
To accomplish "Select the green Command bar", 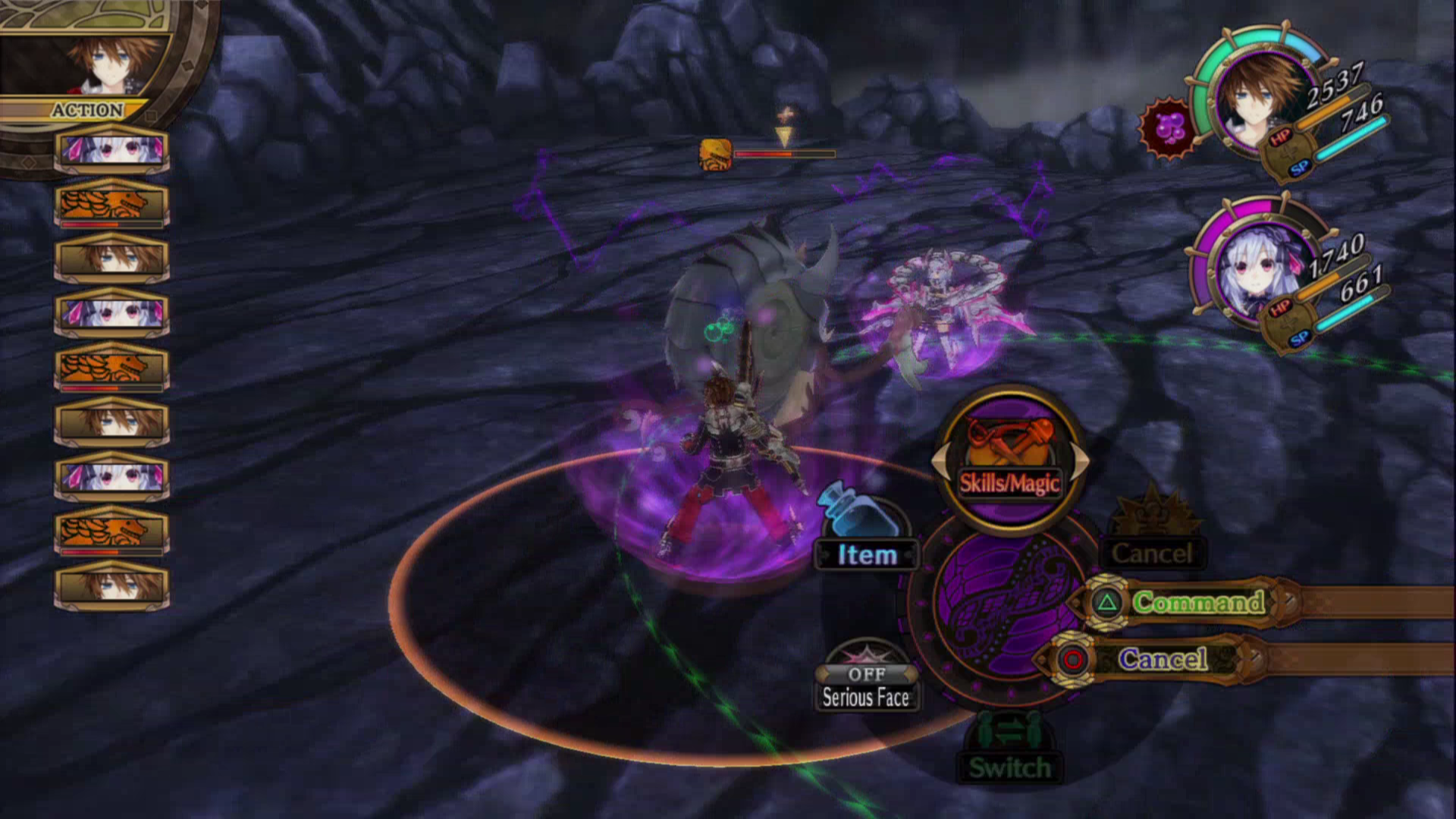I will tap(1198, 602).
